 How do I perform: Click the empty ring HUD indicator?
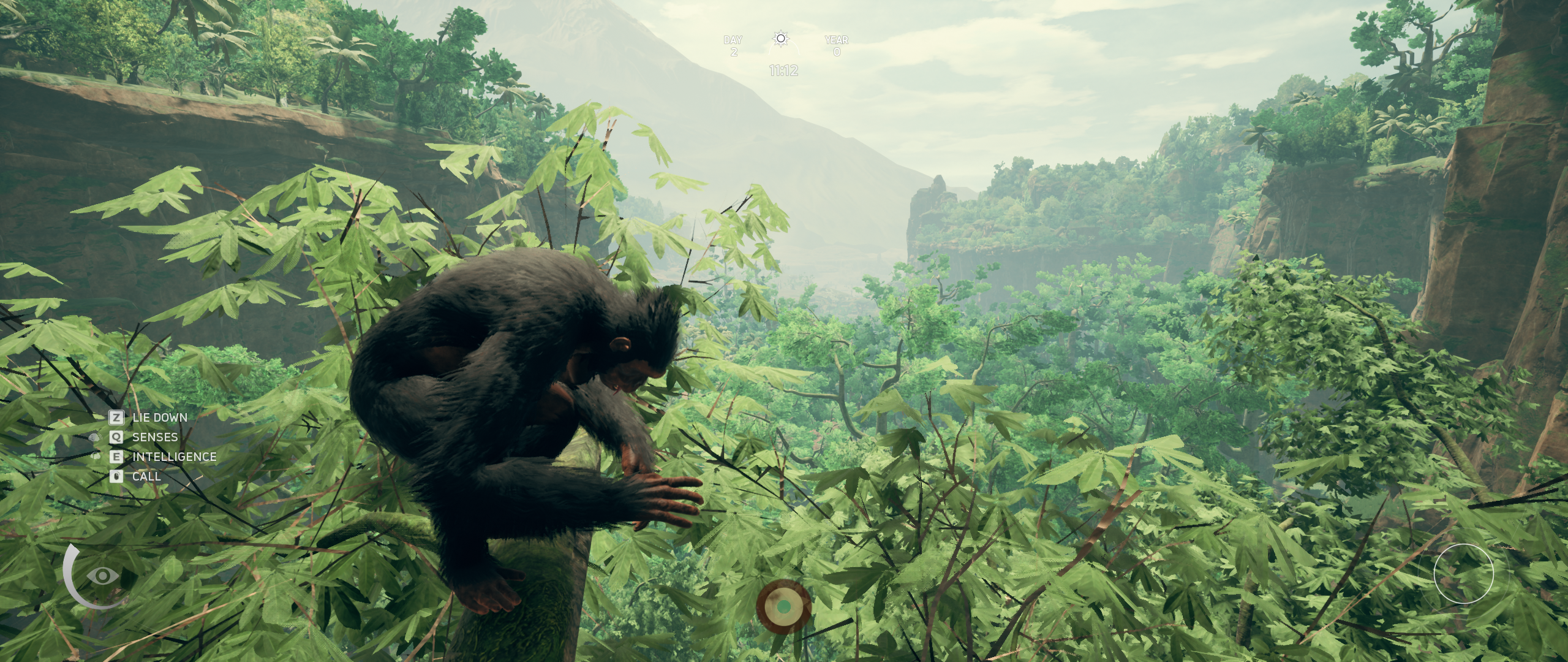[1463, 573]
